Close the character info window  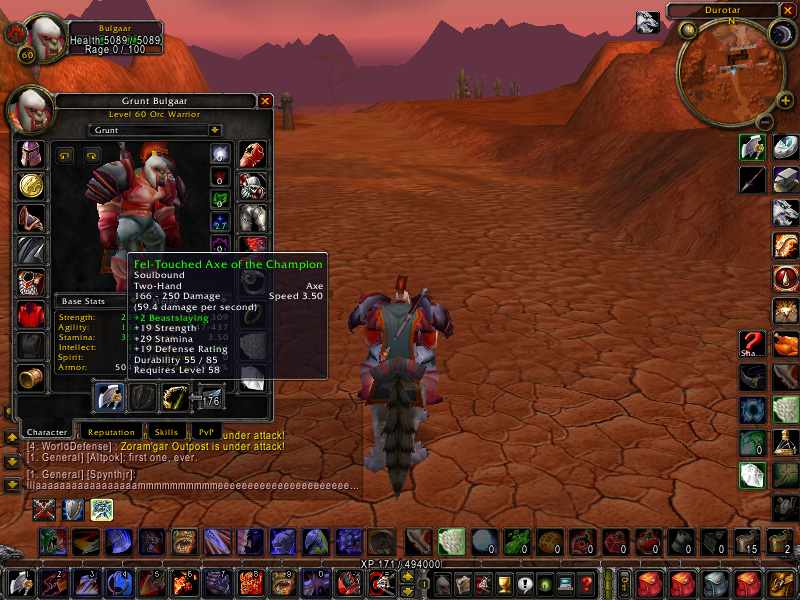coord(265,101)
